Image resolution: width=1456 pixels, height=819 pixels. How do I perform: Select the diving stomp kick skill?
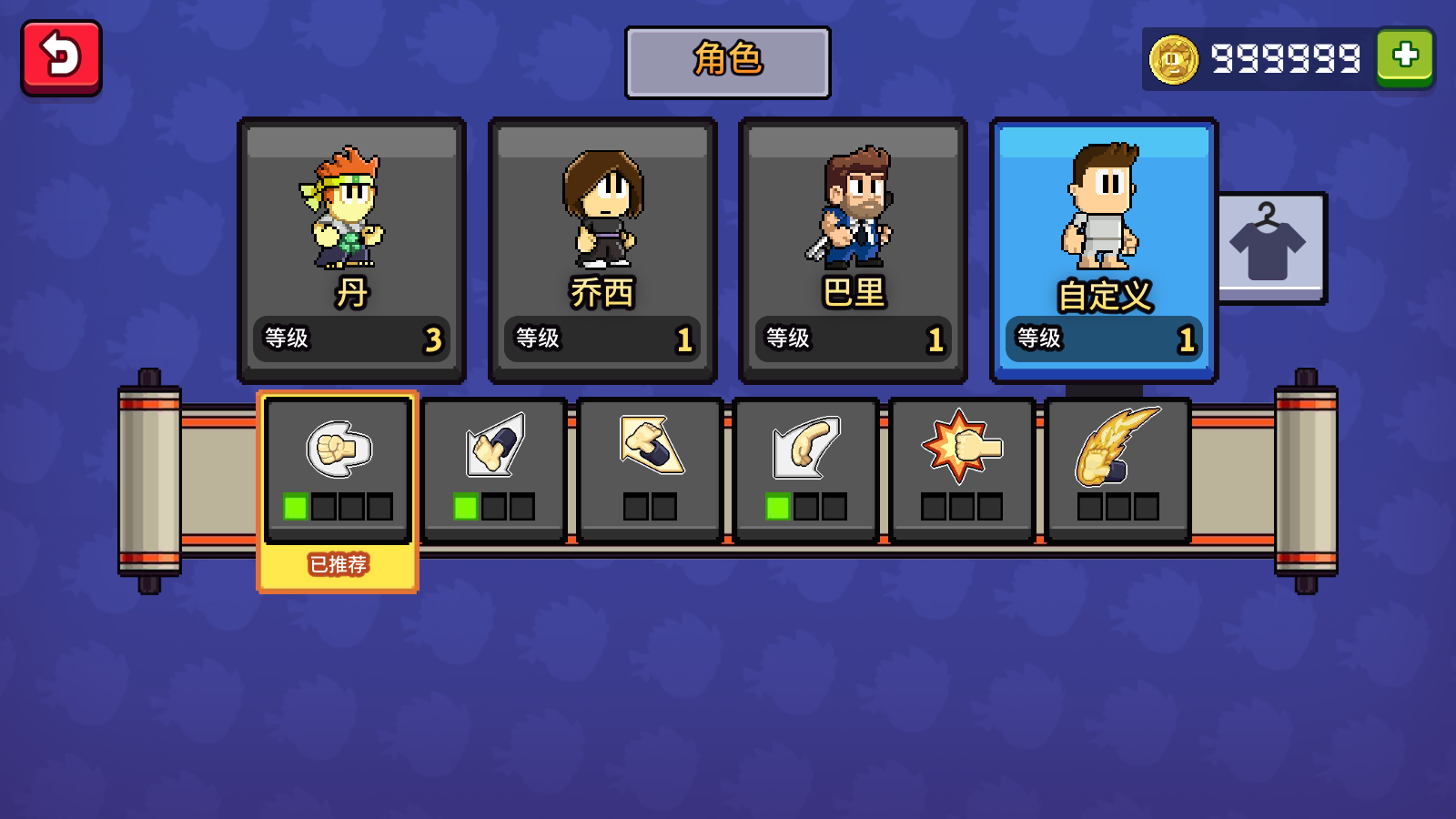651,470
